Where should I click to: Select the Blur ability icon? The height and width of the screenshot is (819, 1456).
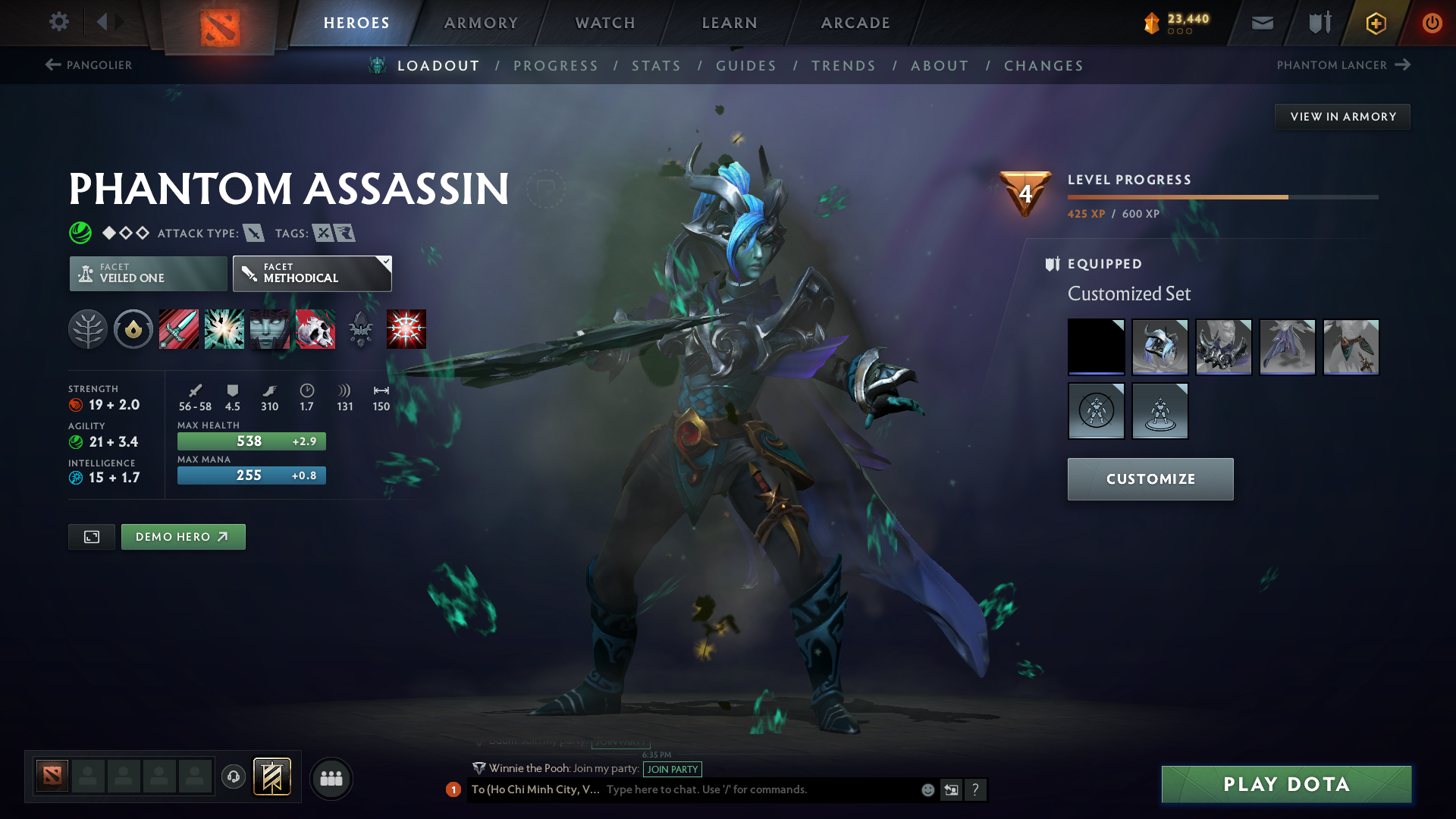coord(269,329)
